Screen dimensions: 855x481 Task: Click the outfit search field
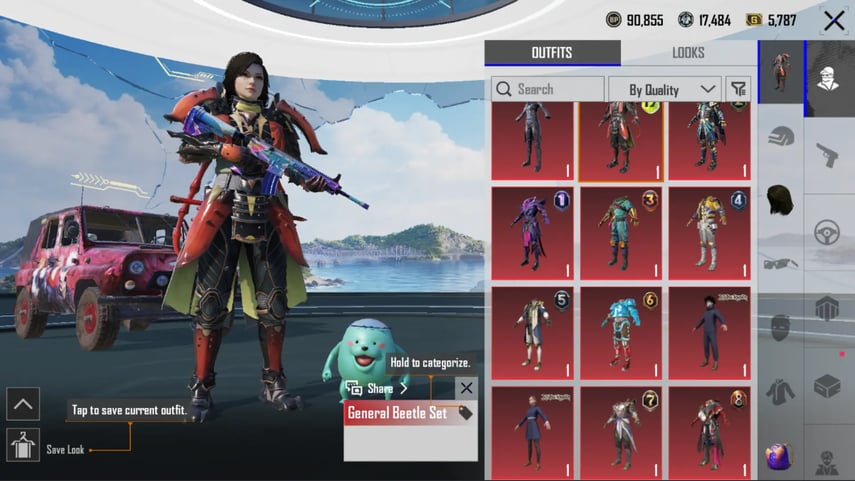547,89
